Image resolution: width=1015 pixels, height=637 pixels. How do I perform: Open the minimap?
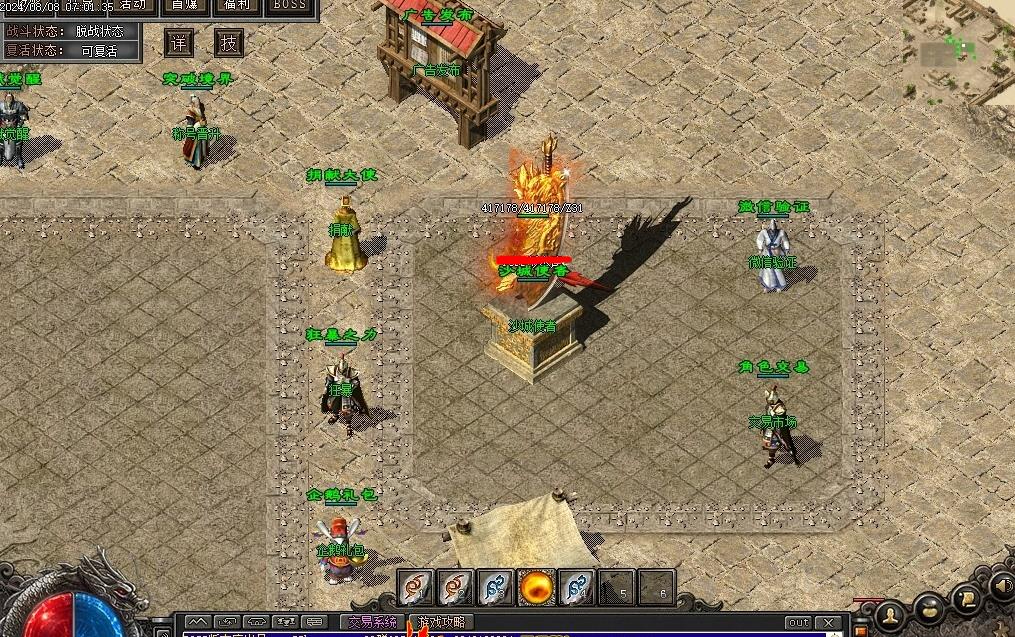tap(959, 48)
